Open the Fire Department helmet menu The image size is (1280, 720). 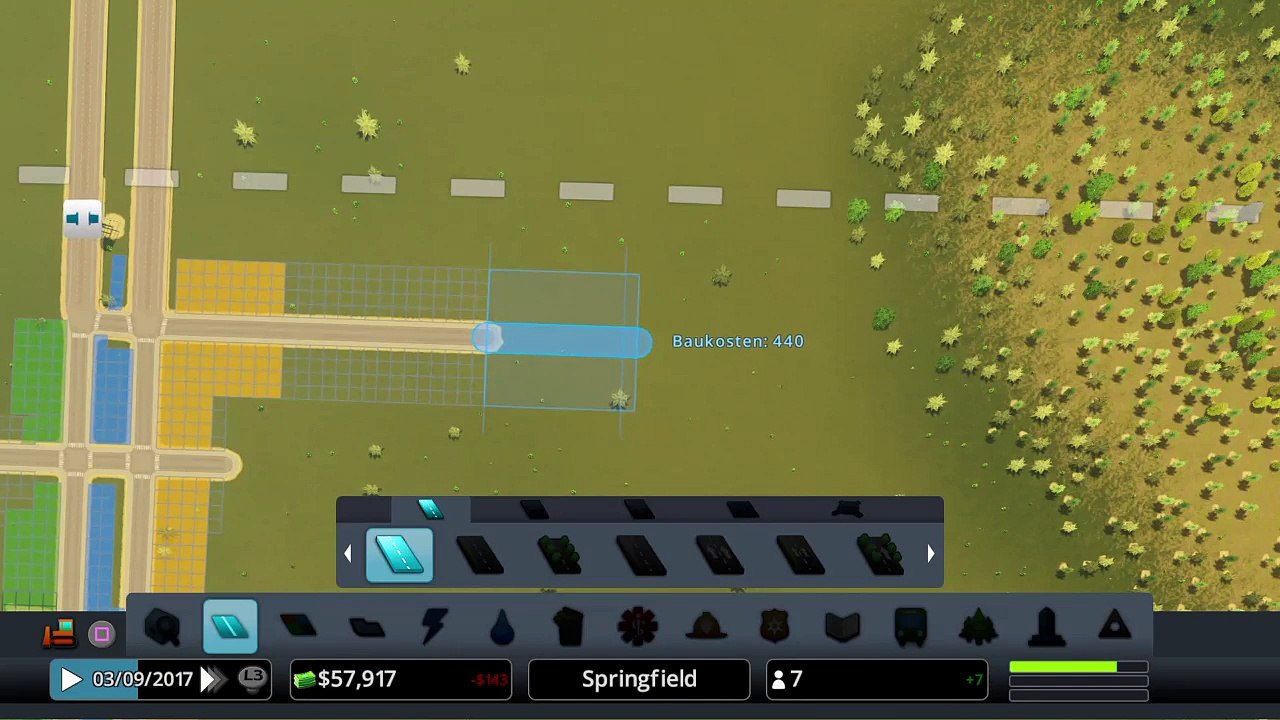pos(706,627)
